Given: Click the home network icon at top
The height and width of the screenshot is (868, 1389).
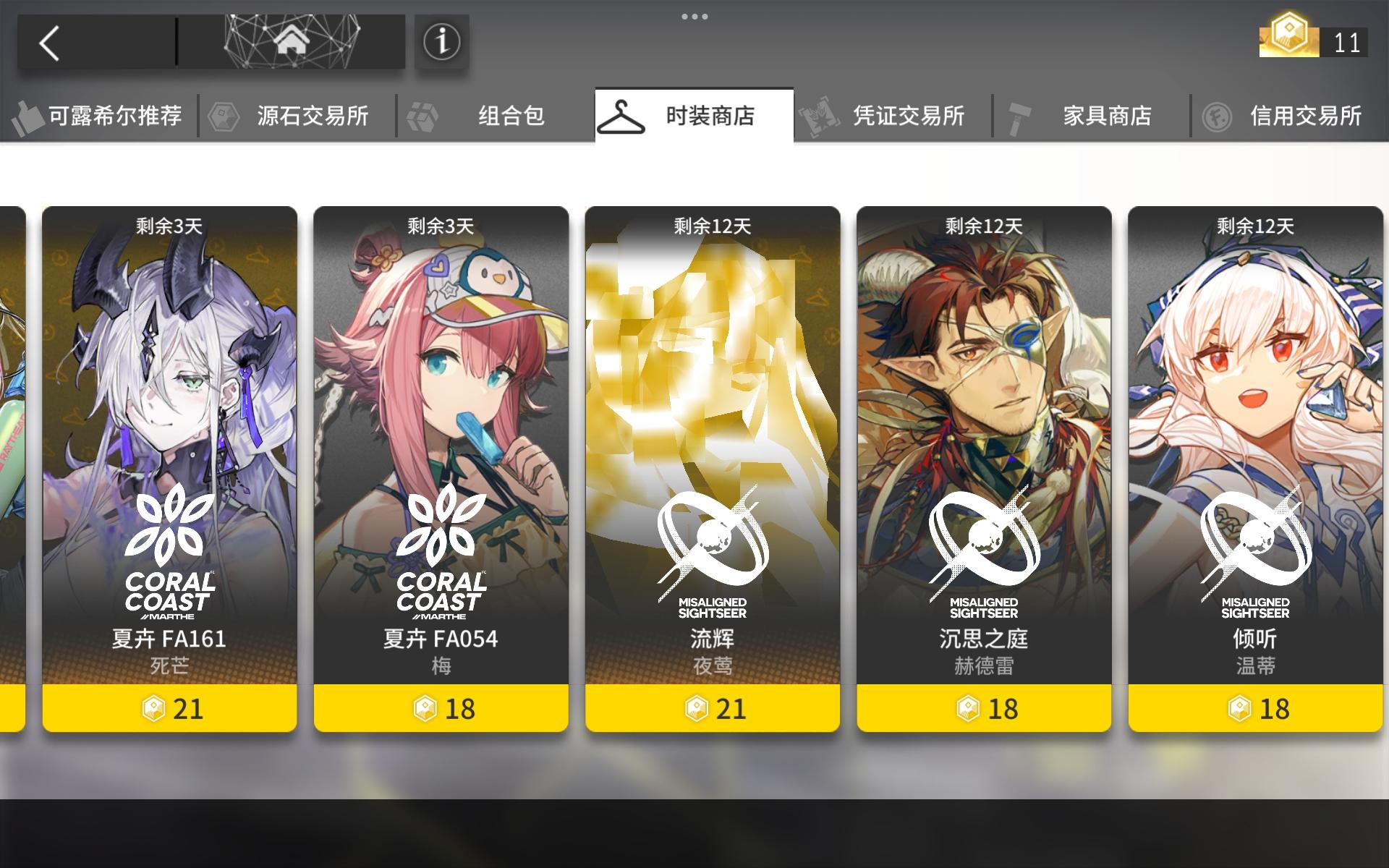Looking at the screenshot, I should coord(291,42).
